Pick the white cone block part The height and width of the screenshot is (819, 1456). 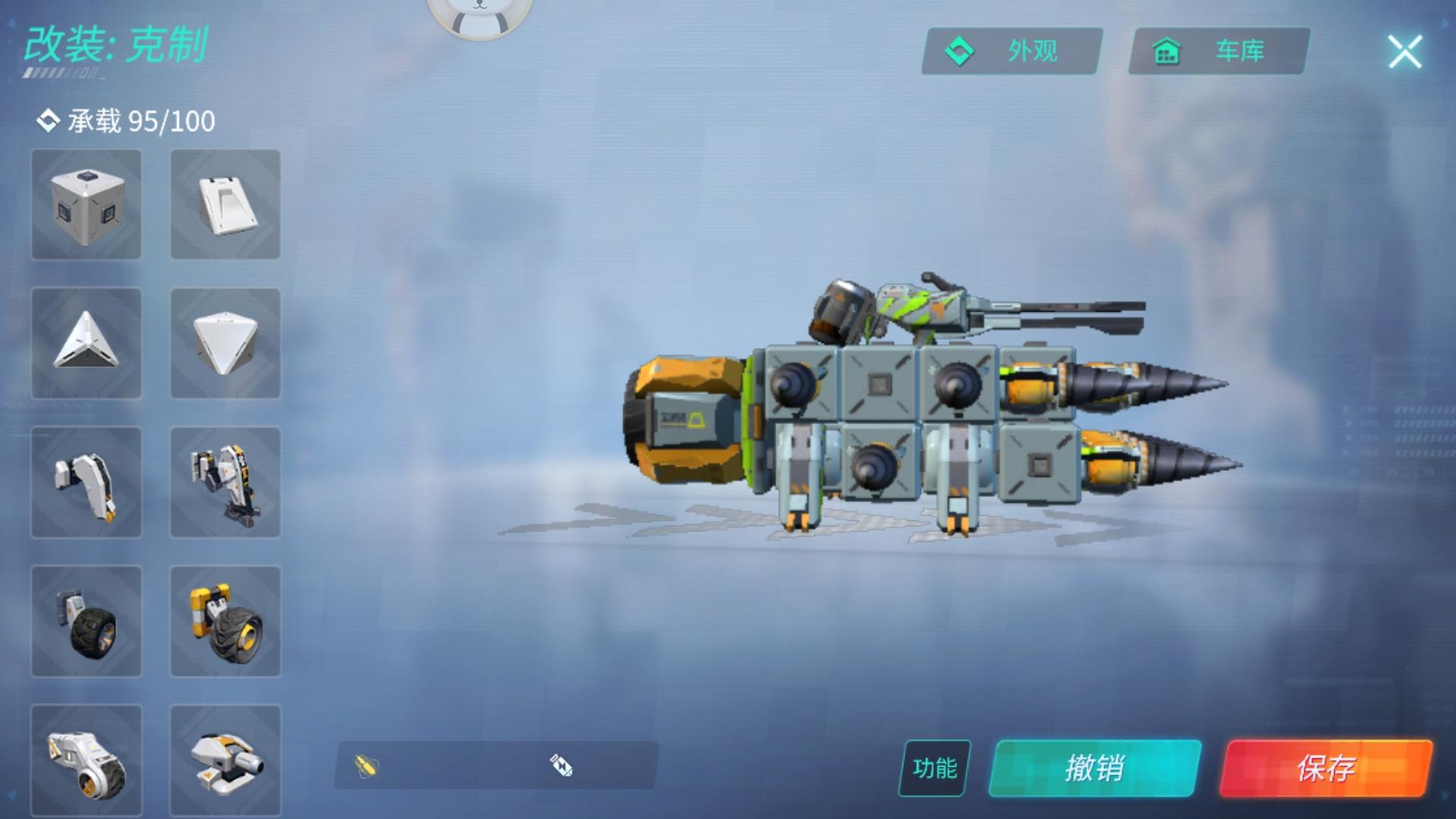(x=225, y=345)
